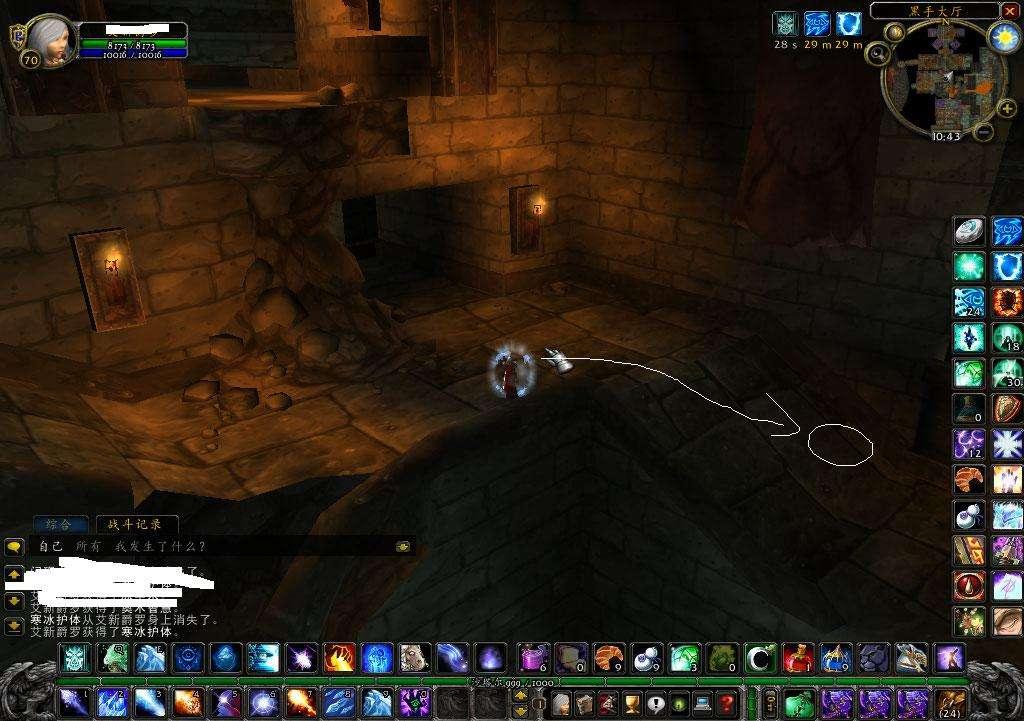This screenshot has width=1024, height=721.
Task: Open the tracking magnifier button beside the minimap
Action: 878,54
